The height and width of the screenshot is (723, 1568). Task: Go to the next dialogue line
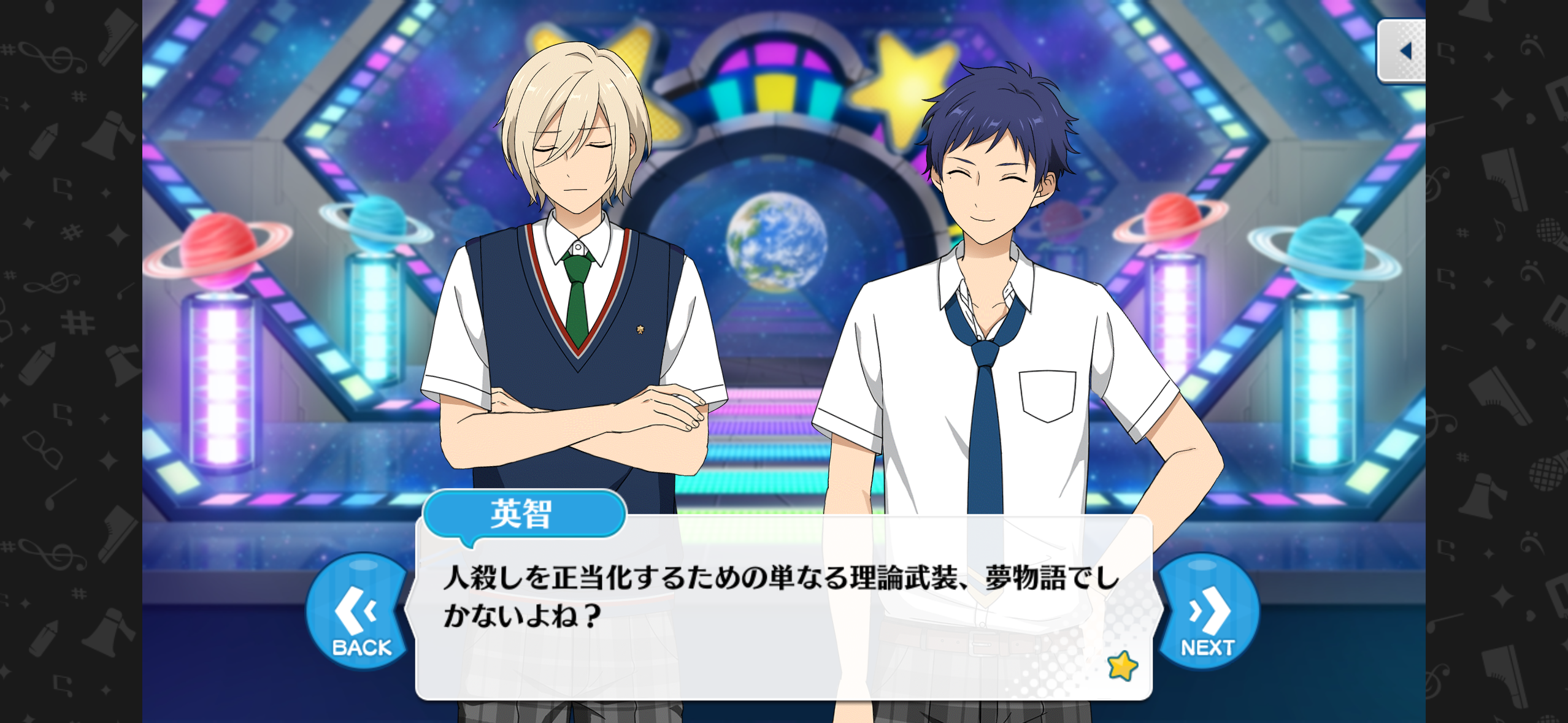(x=1207, y=613)
